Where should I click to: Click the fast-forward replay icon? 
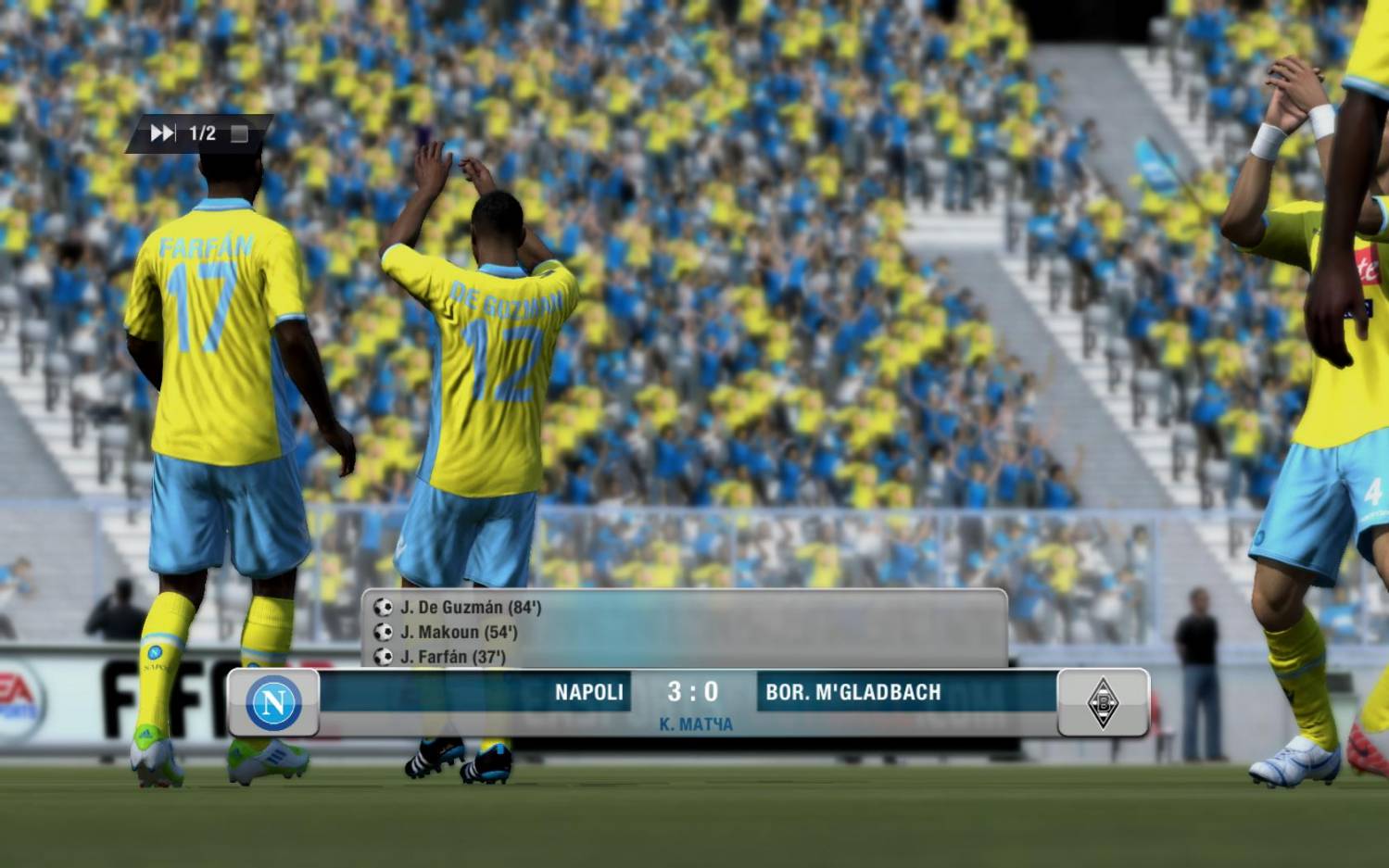(162, 133)
